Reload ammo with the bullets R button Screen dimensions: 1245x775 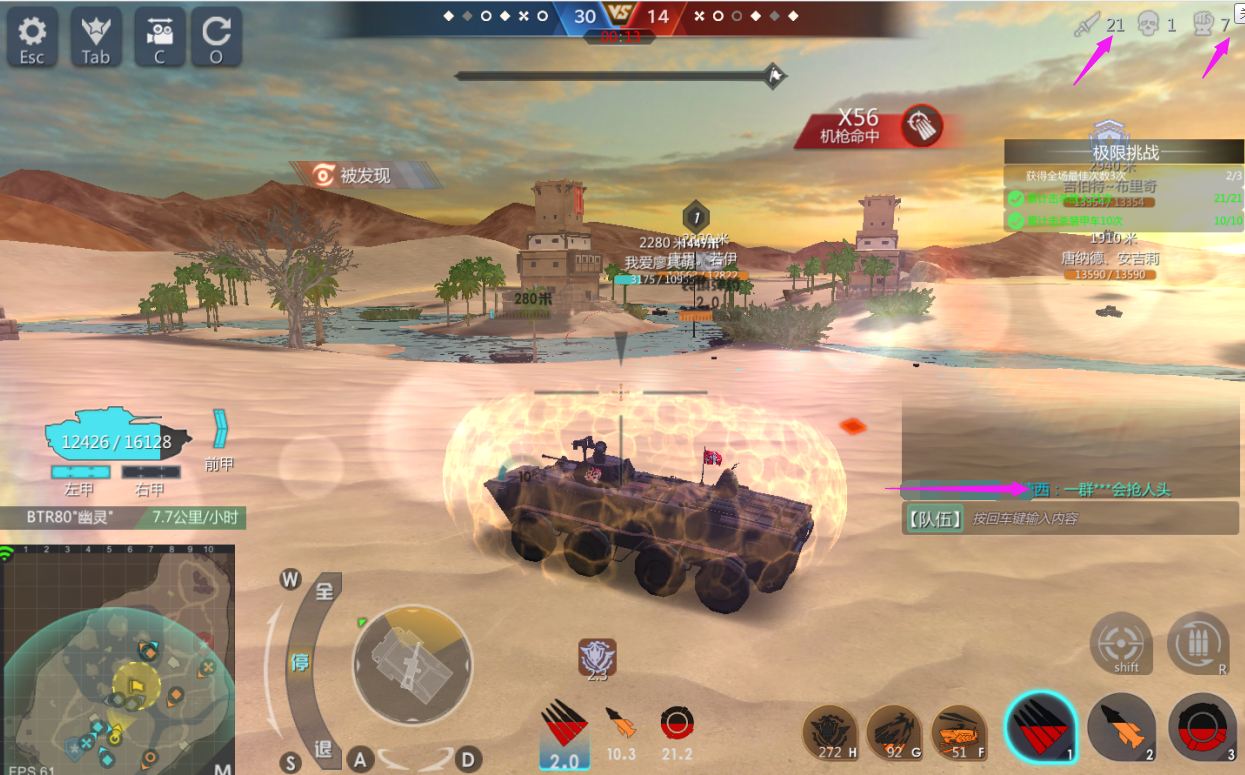(1198, 642)
